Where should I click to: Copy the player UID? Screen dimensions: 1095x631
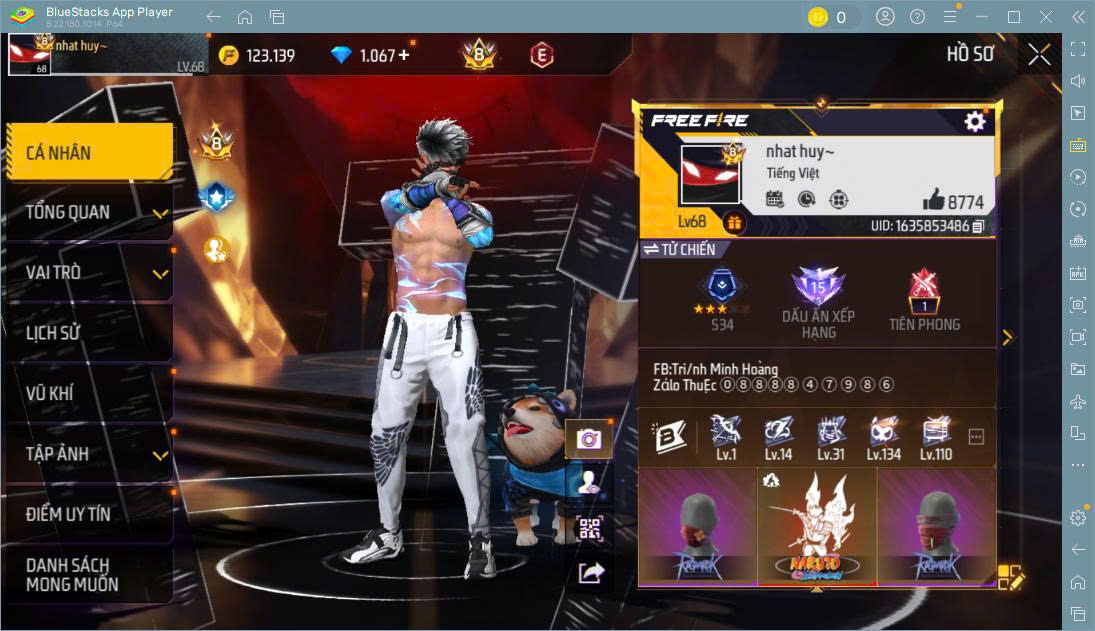(979, 227)
